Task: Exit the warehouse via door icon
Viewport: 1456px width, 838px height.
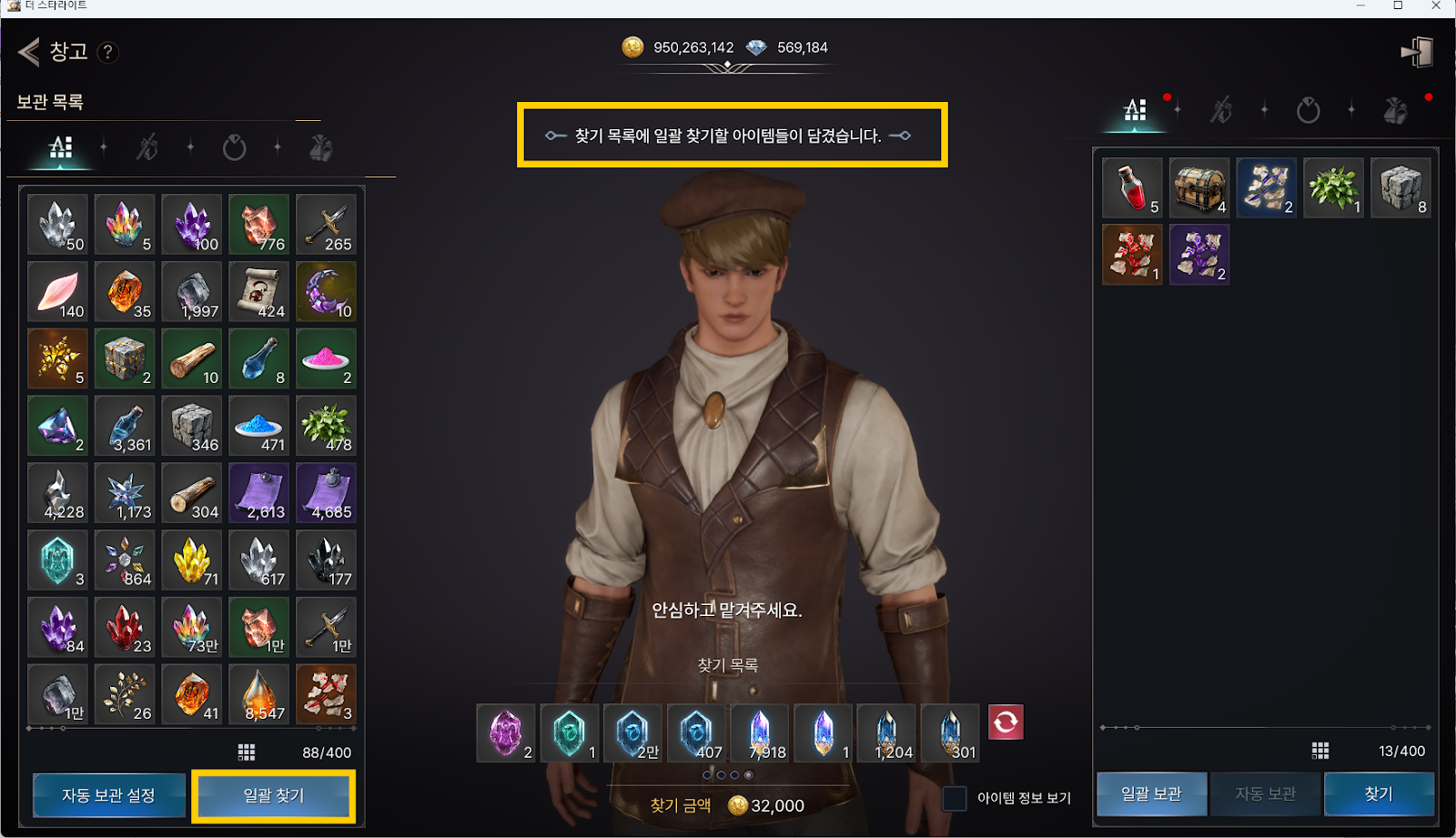Action: click(1417, 52)
